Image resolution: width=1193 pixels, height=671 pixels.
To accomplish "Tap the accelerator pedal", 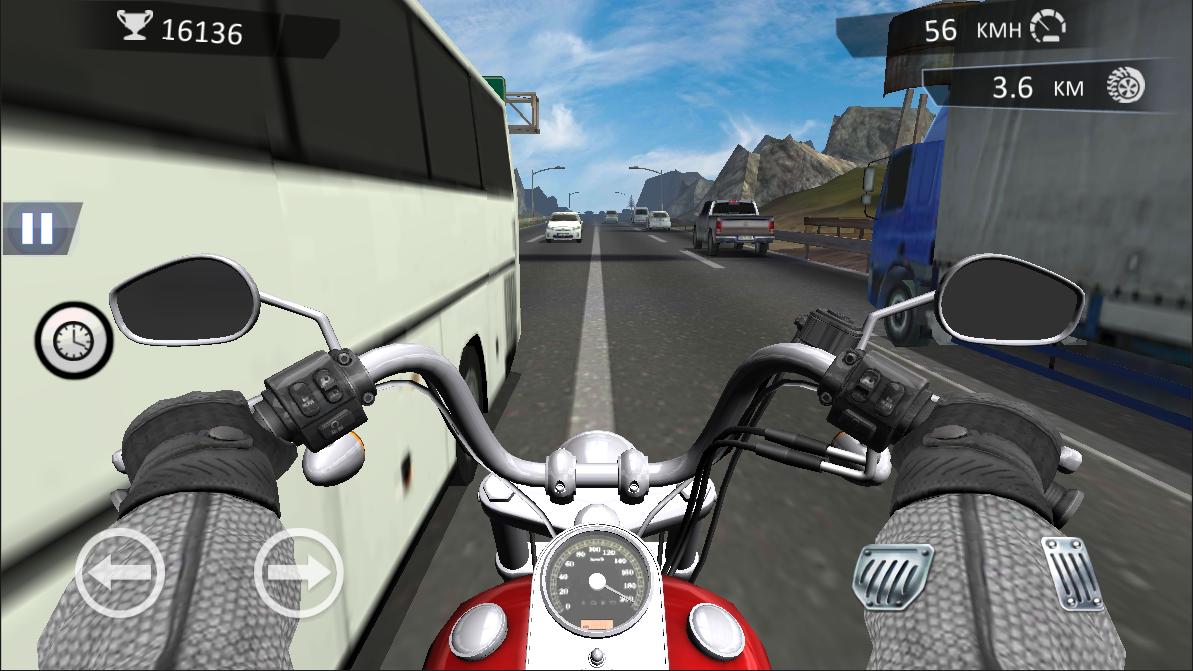I will [1071, 572].
